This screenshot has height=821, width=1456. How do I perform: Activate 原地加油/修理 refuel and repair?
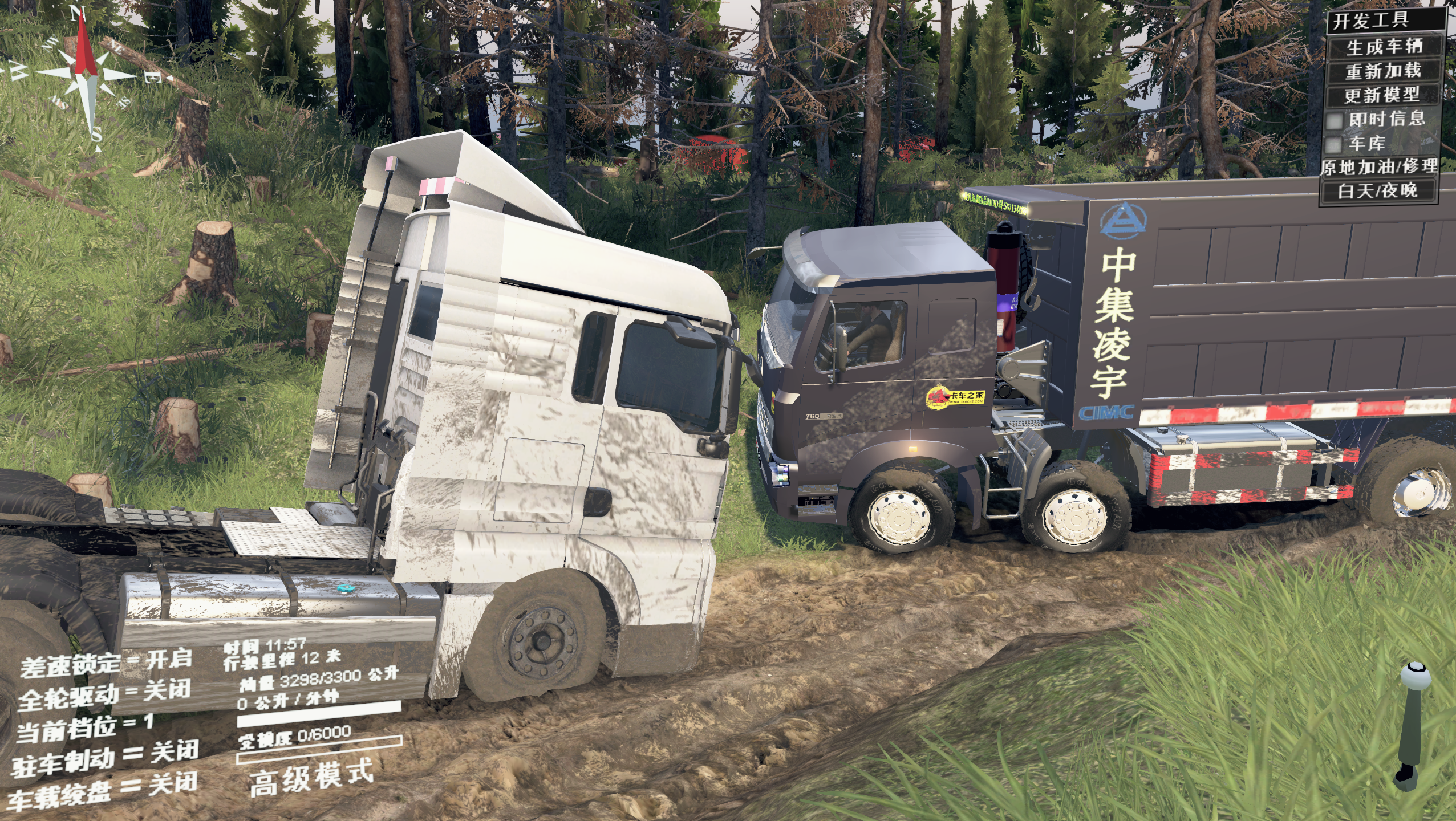(1379, 167)
